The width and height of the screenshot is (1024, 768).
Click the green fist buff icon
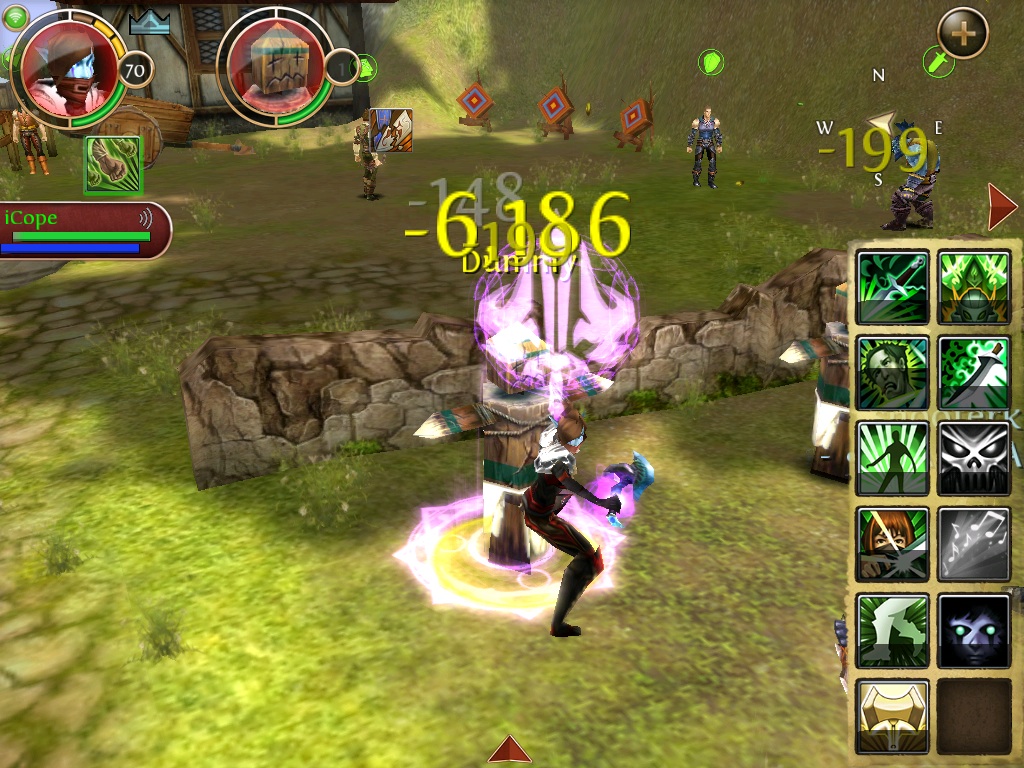113,164
